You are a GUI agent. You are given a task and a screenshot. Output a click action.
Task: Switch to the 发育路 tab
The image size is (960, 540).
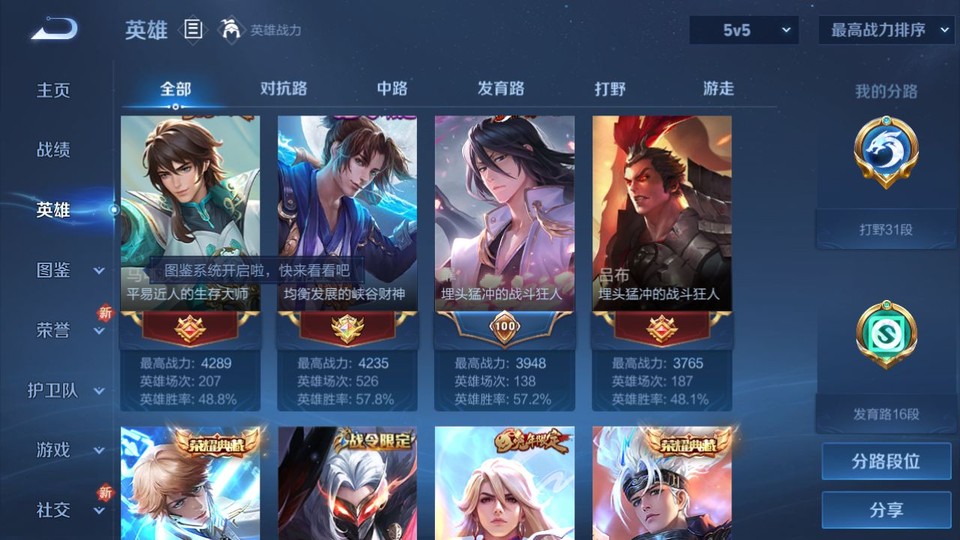tap(501, 88)
